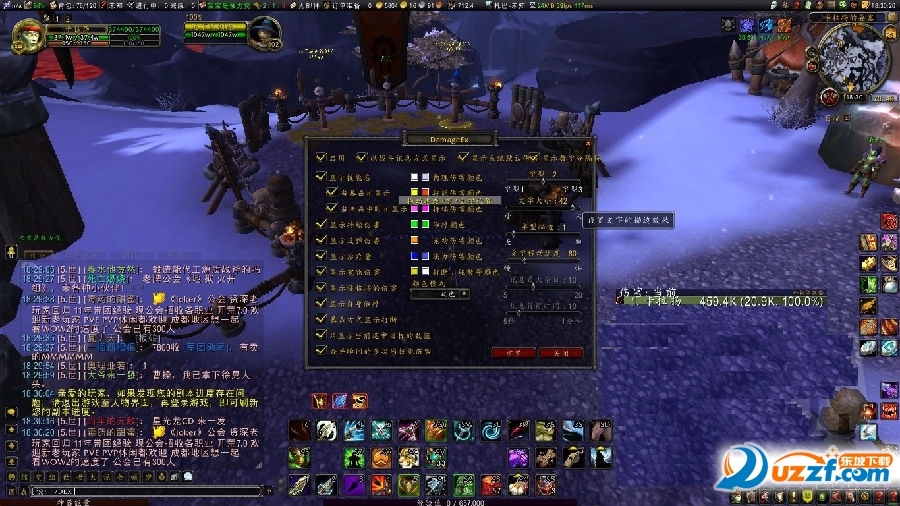Click the blue lightning buff icon
Viewport: 900px width, 506px height.
342,401
